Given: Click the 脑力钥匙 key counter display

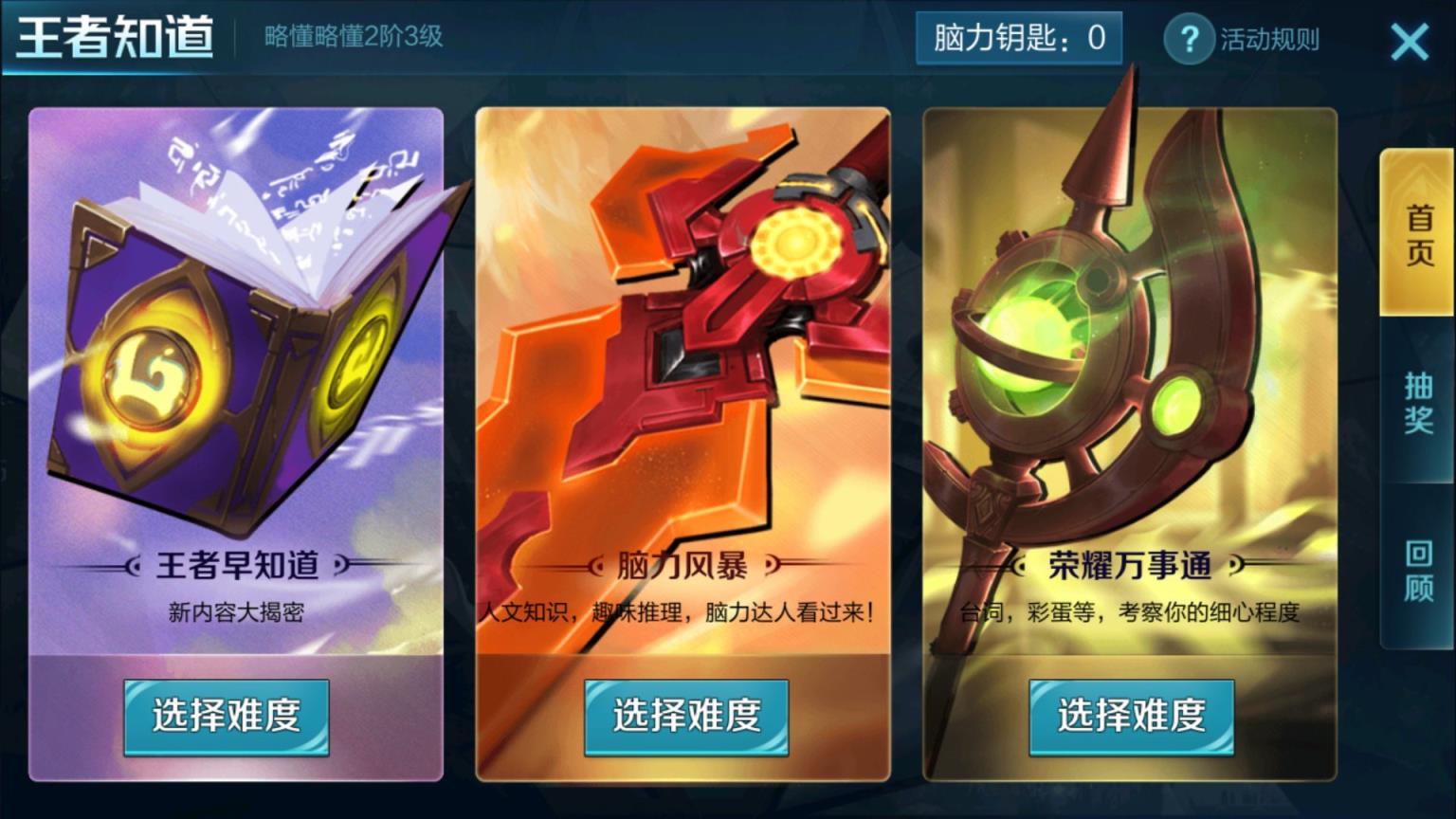Looking at the screenshot, I should tap(1019, 41).
